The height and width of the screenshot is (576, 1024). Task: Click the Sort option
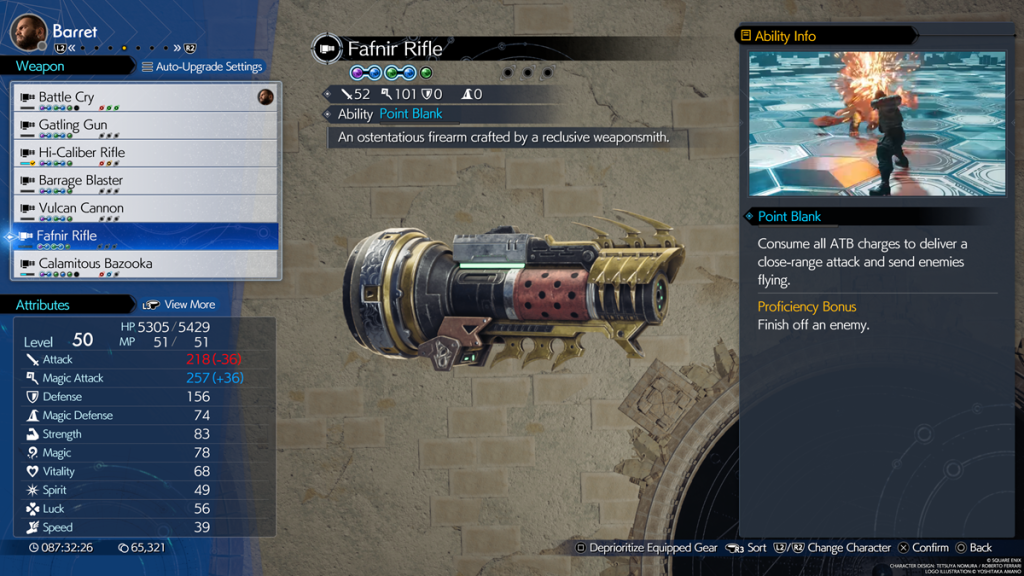[x=747, y=548]
